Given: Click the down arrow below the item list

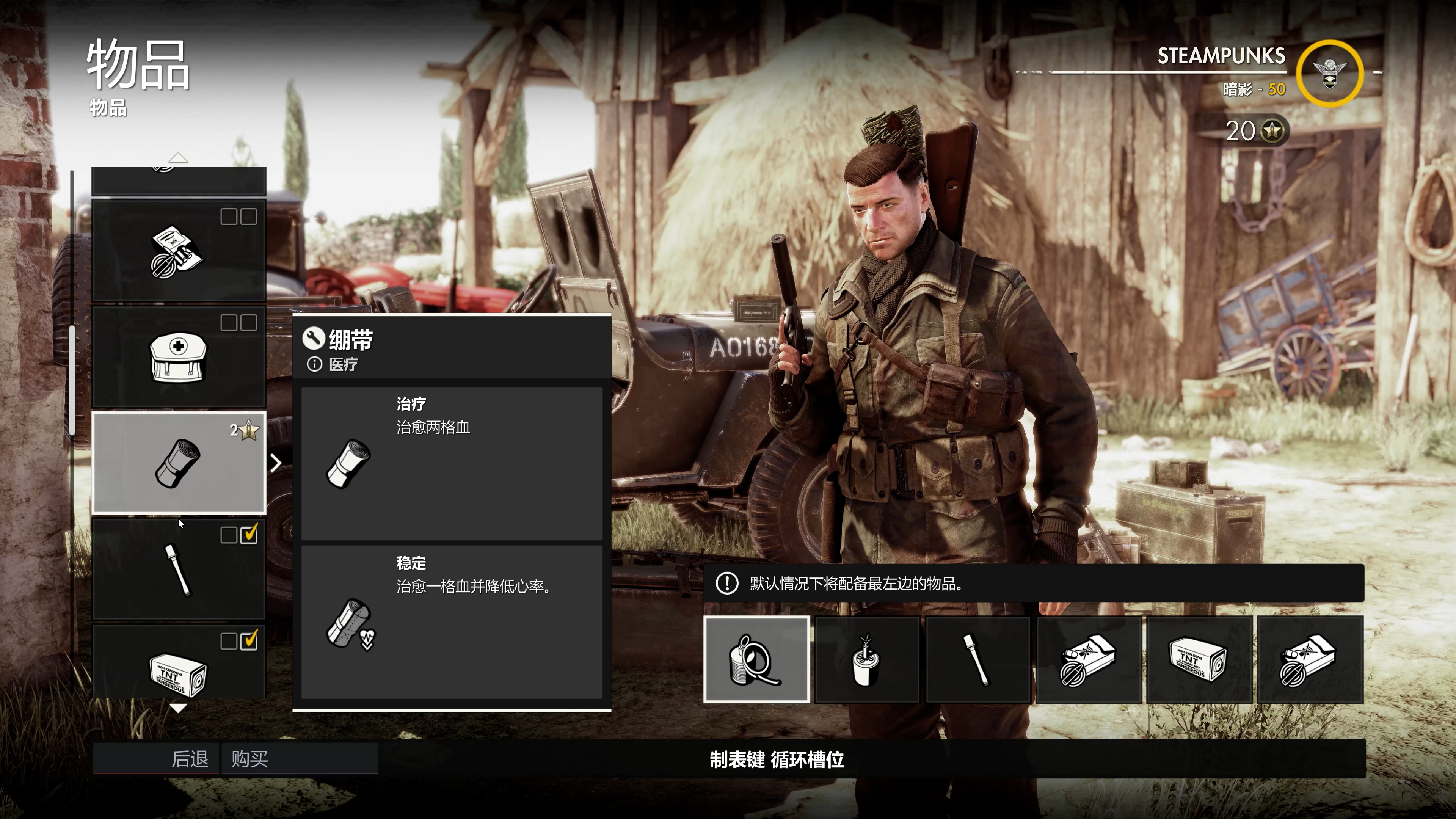Looking at the screenshot, I should pos(178,708).
